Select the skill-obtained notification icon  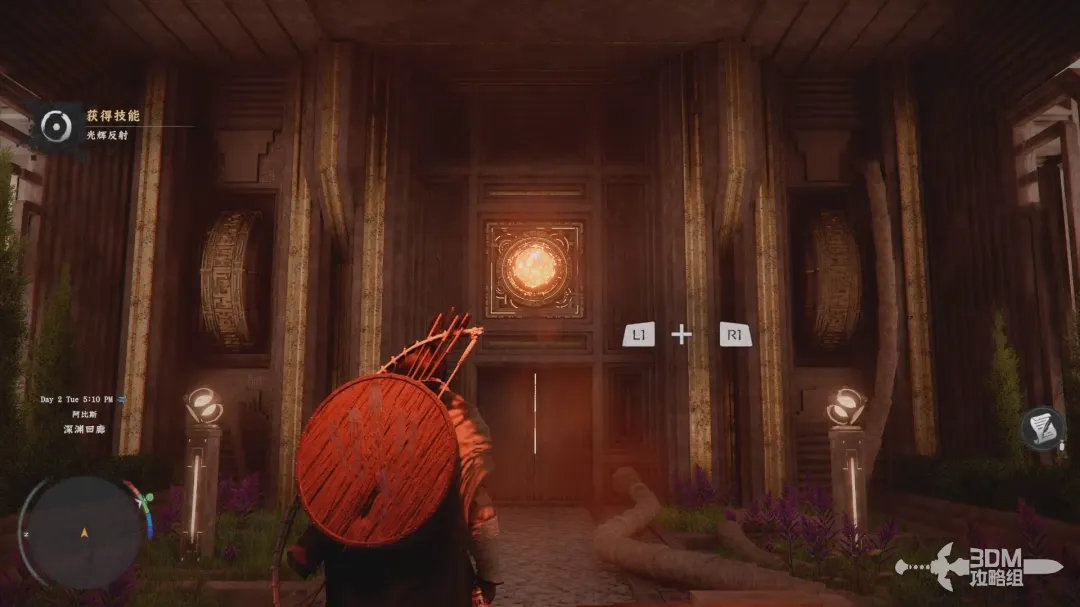click(x=56, y=124)
